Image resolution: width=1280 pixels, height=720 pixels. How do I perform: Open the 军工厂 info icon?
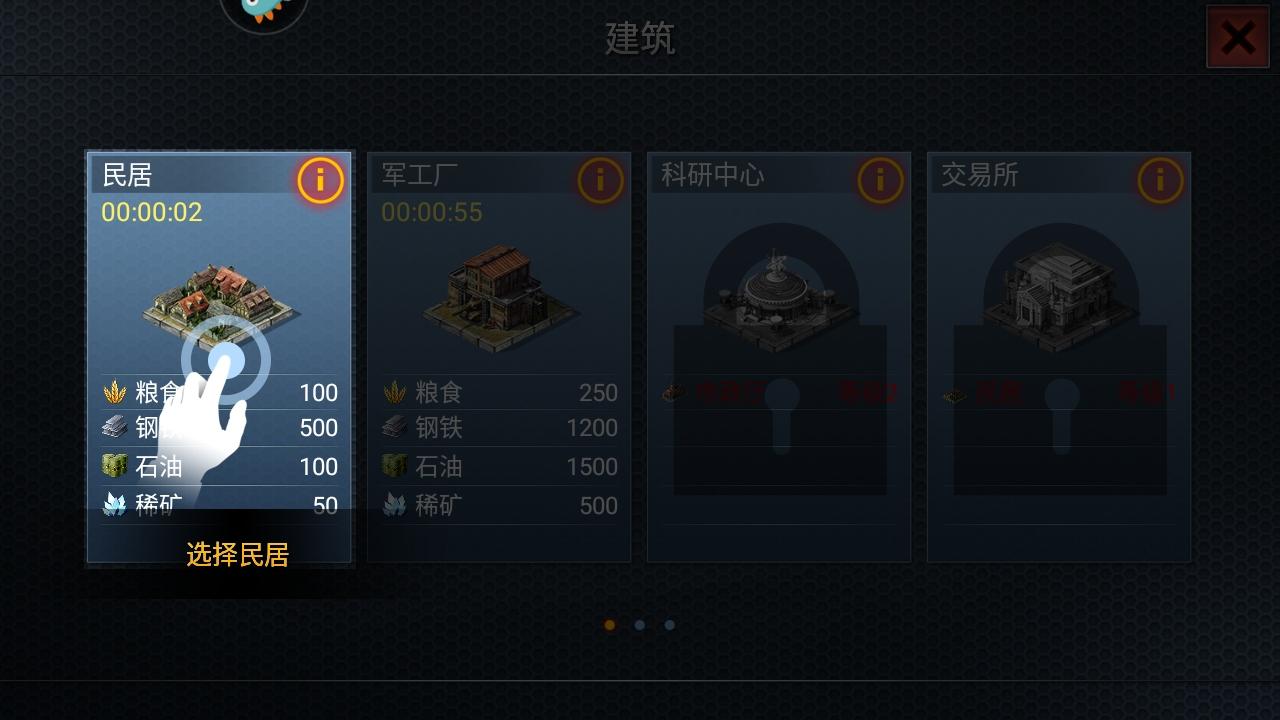tap(598, 180)
